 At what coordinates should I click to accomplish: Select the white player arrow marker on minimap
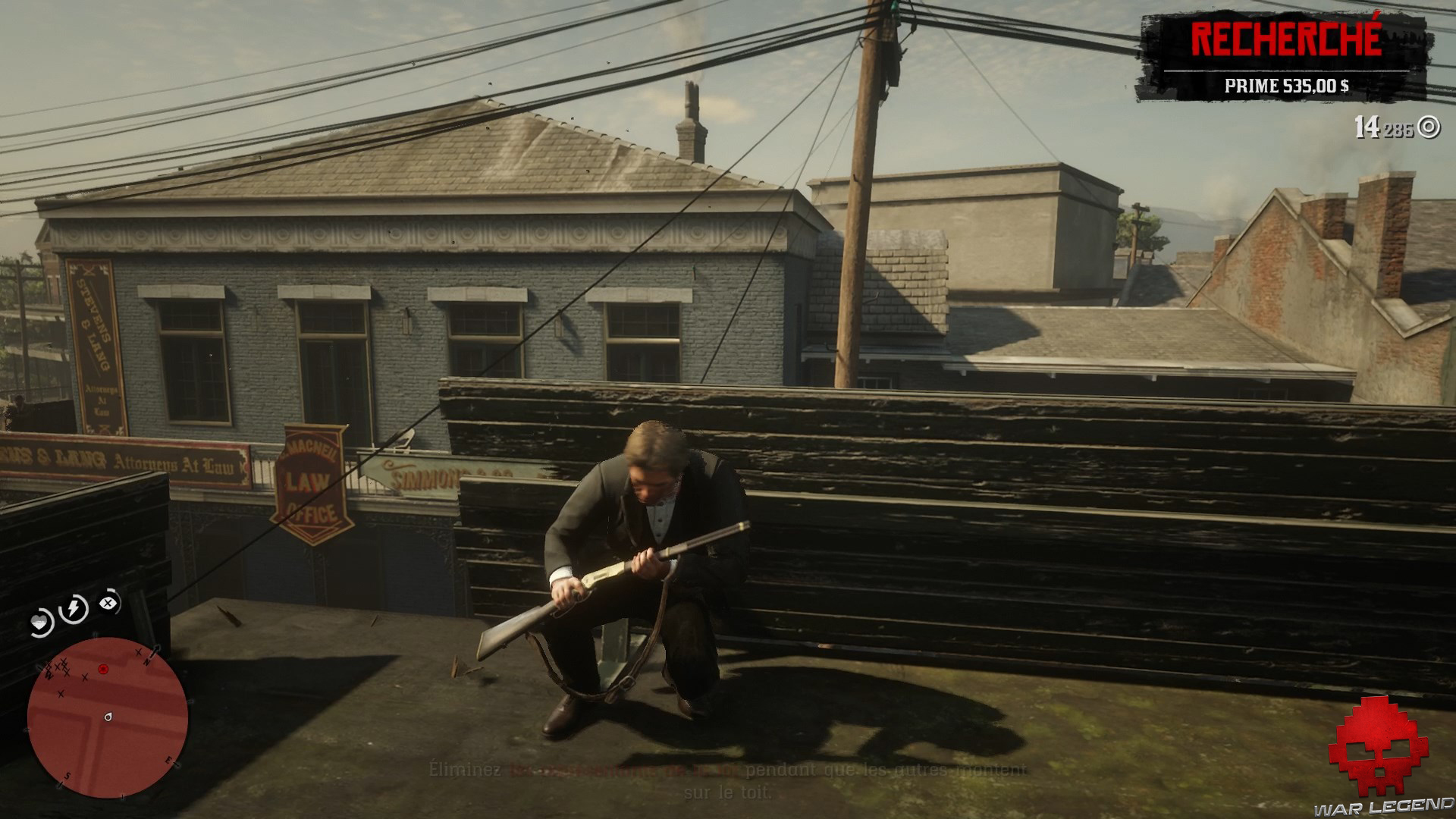point(108,717)
